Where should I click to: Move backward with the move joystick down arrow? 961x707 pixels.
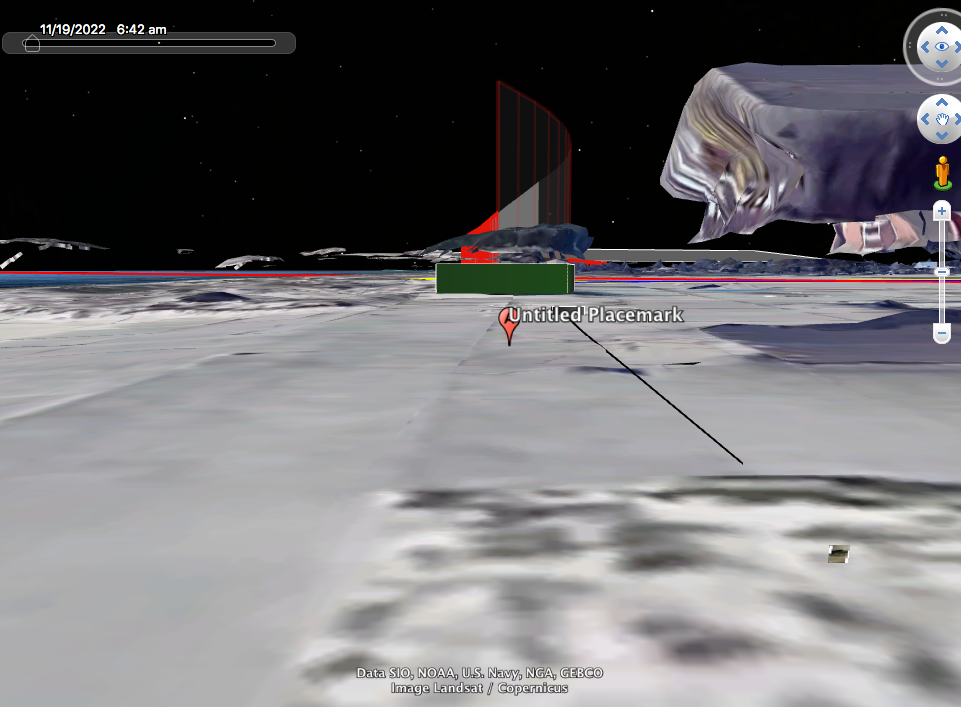[x=942, y=137]
